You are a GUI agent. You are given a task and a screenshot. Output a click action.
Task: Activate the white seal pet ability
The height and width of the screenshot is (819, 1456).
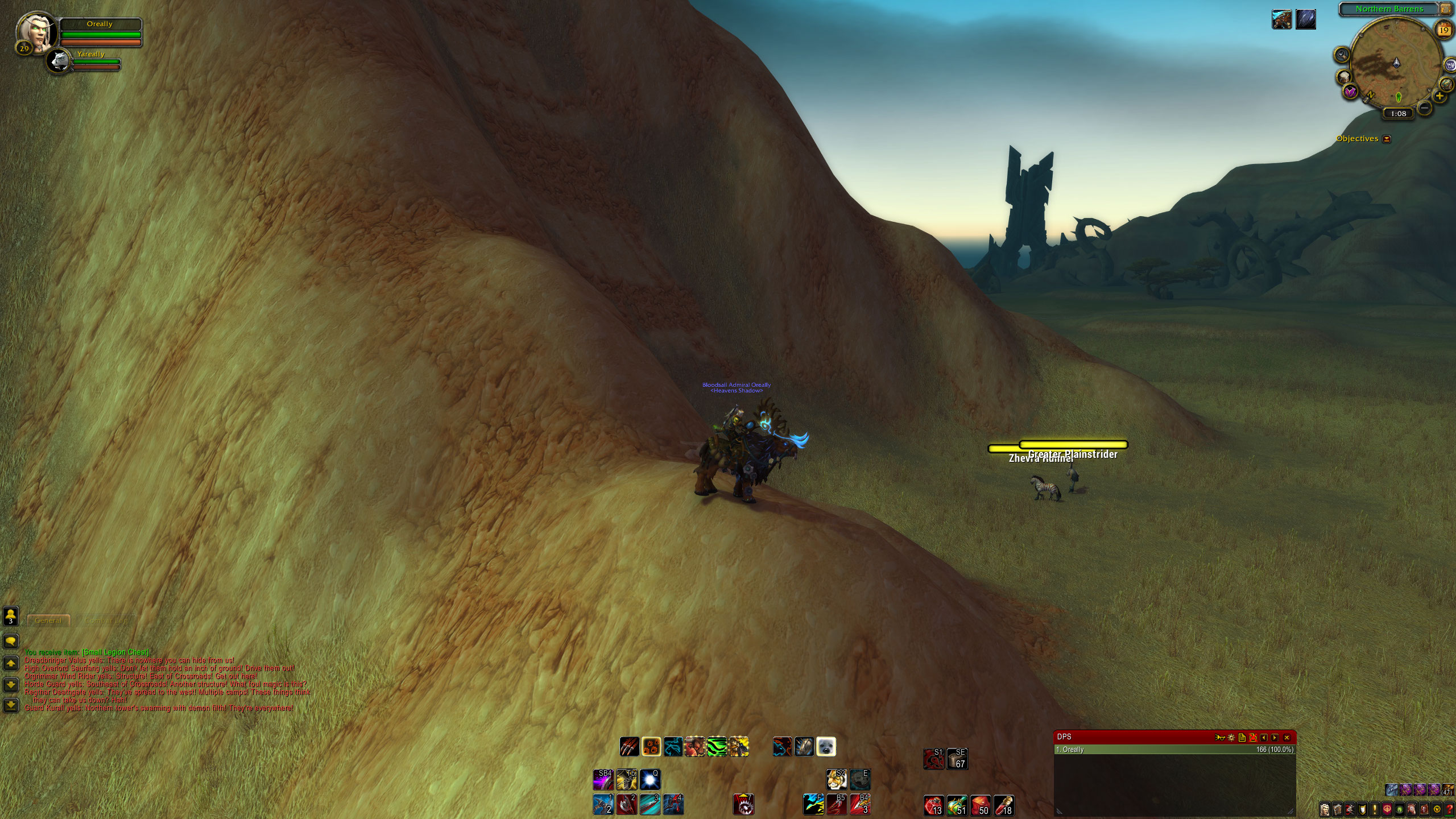(826, 746)
